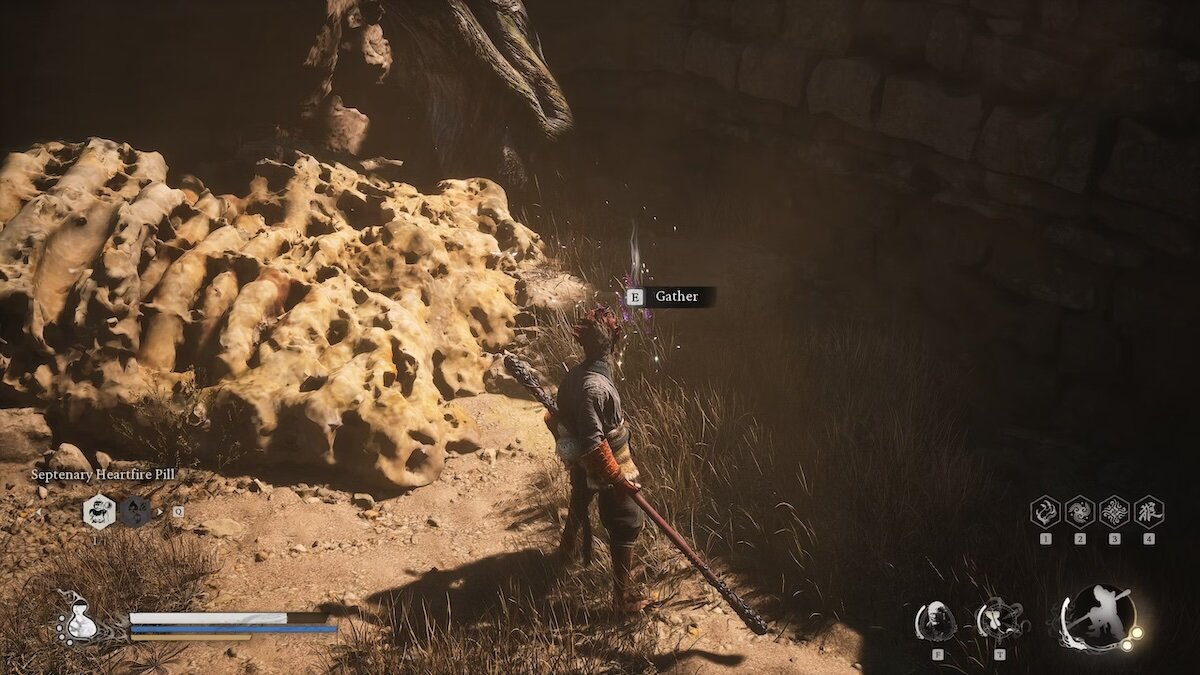Use the ornate knot spell in slot 3
Image resolution: width=1200 pixels, height=675 pixels.
tap(1114, 512)
